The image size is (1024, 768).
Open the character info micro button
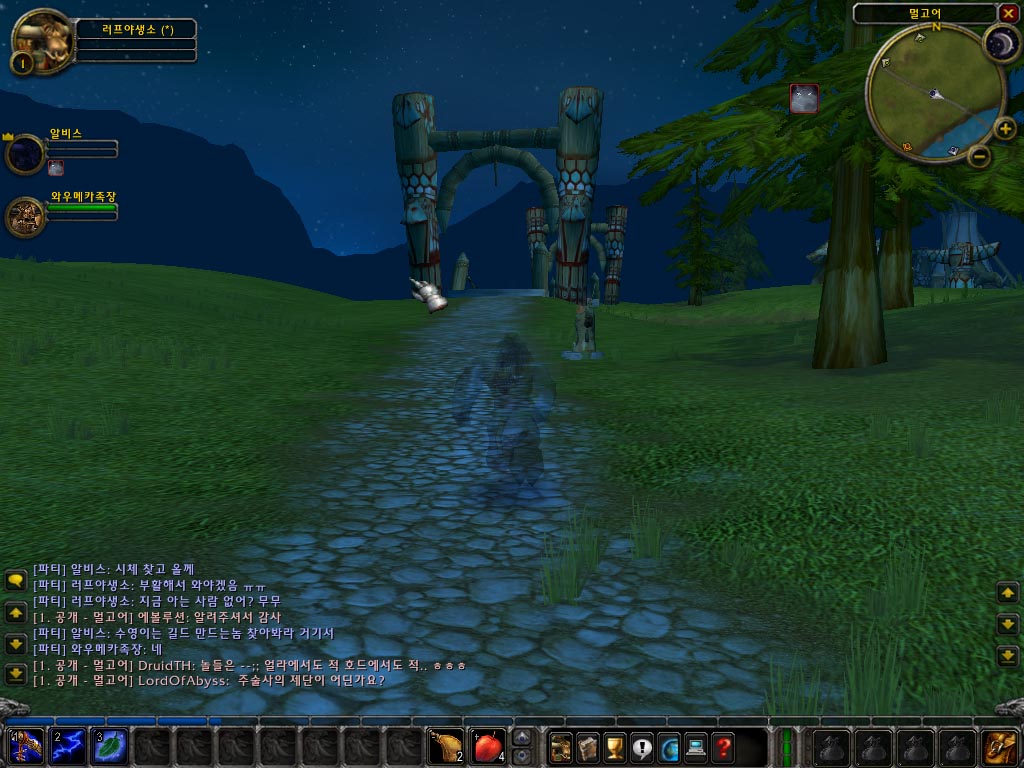tap(561, 748)
